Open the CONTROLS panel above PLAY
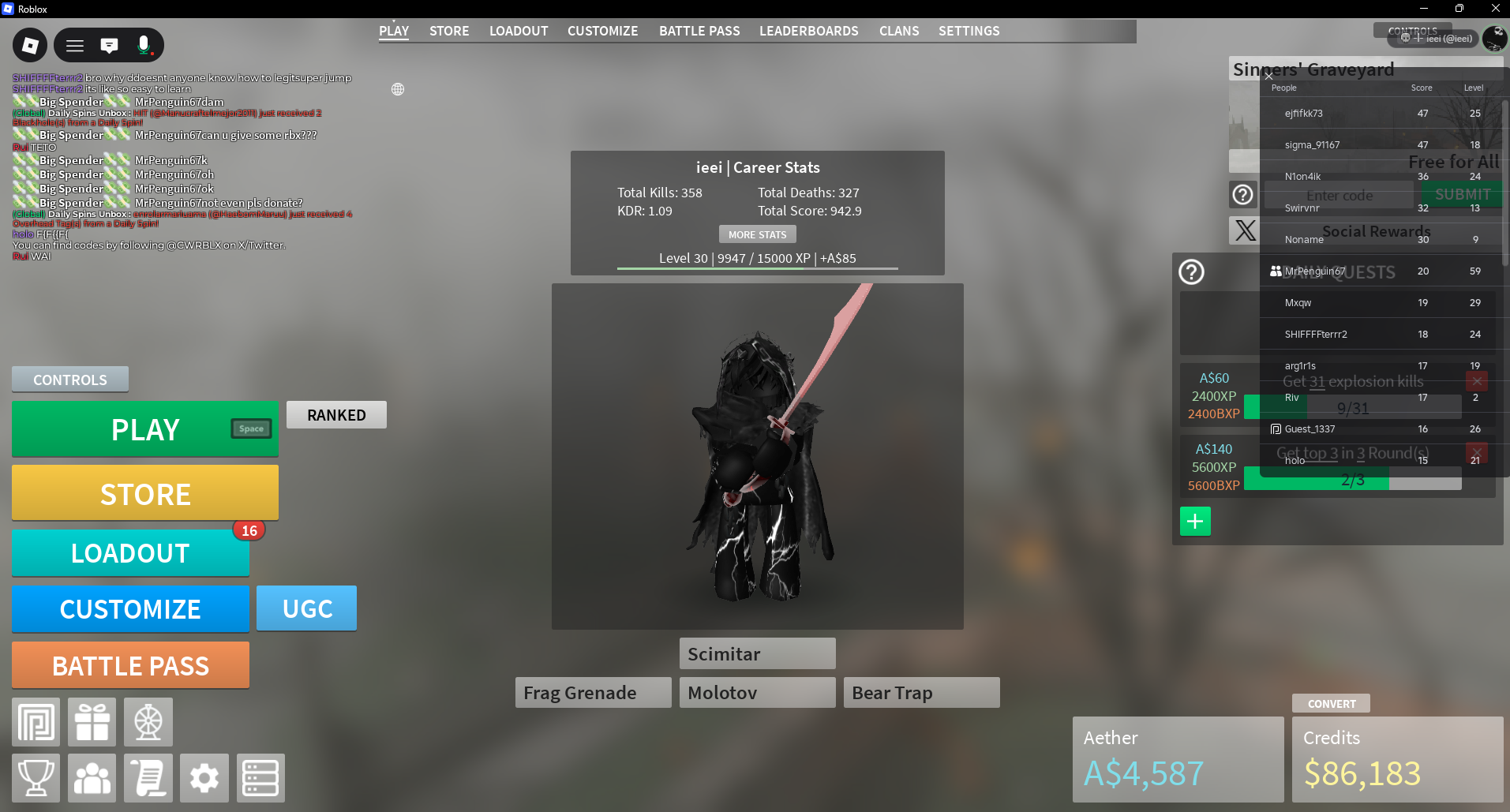This screenshot has width=1510, height=812. tap(69, 380)
